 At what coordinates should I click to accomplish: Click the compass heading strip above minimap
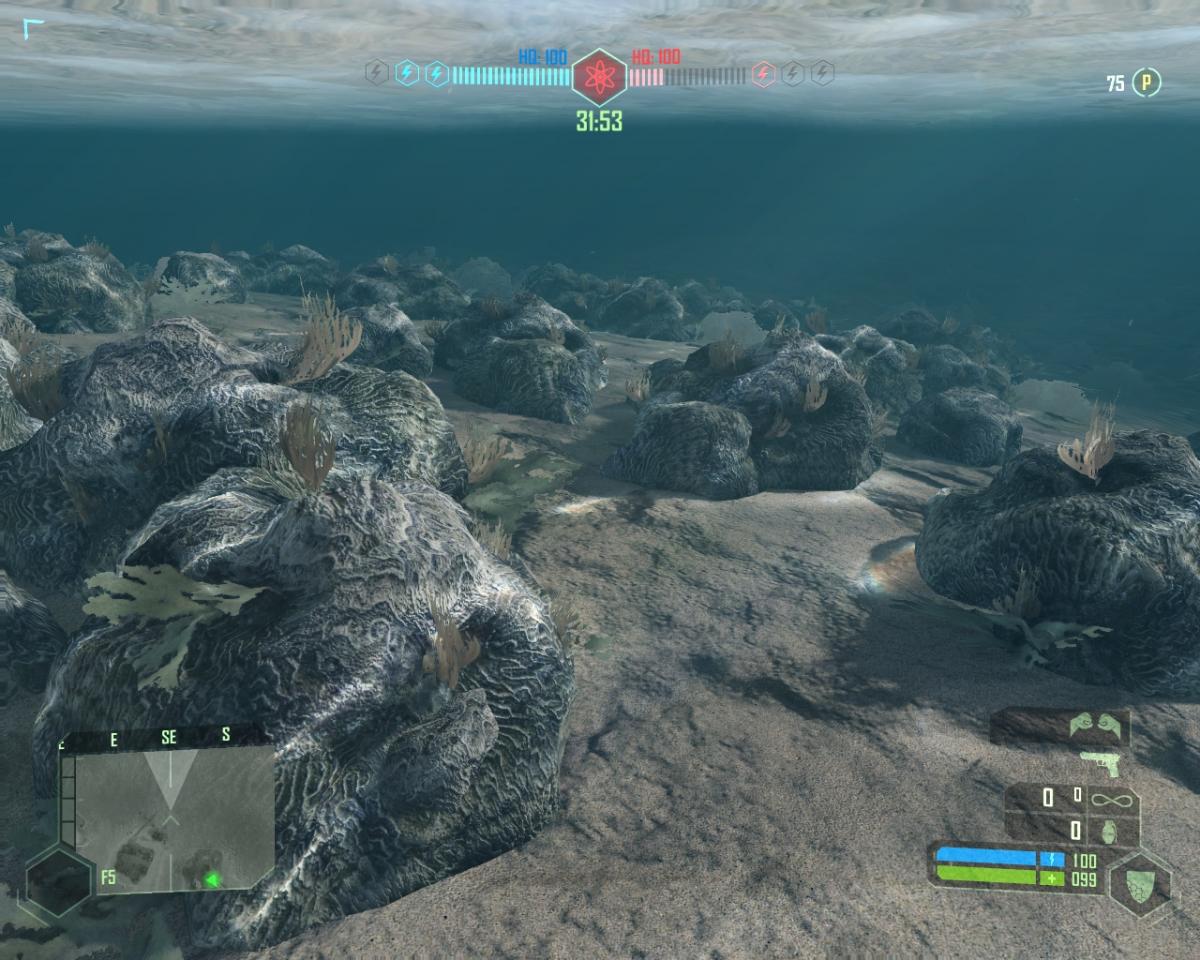click(165, 737)
